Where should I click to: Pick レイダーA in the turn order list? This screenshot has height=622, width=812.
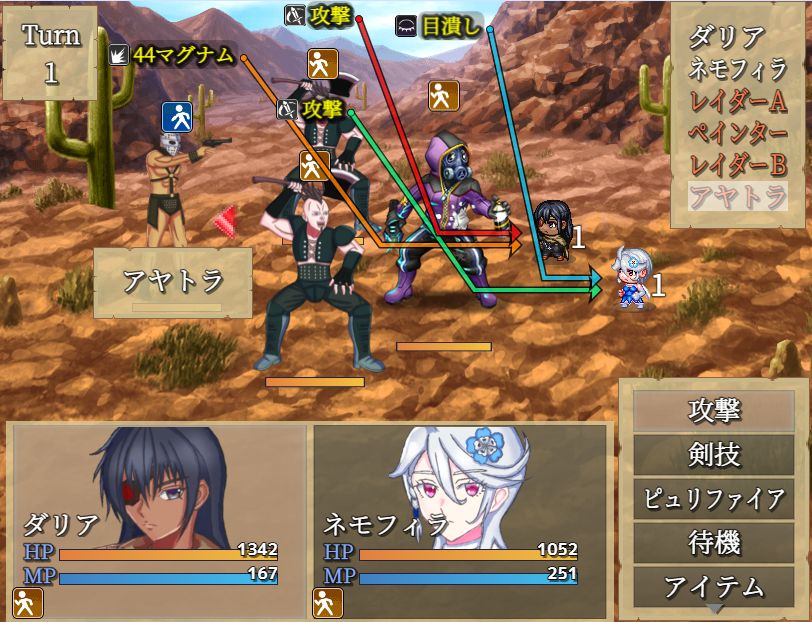click(x=739, y=102)
